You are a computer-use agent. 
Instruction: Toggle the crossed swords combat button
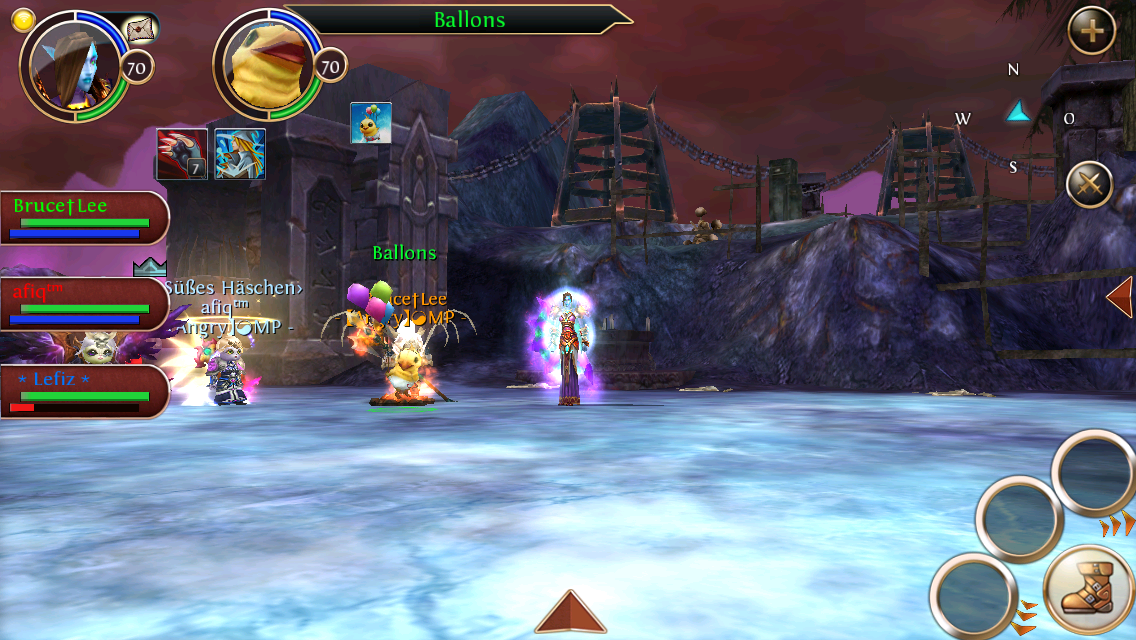pos(1090,184)
